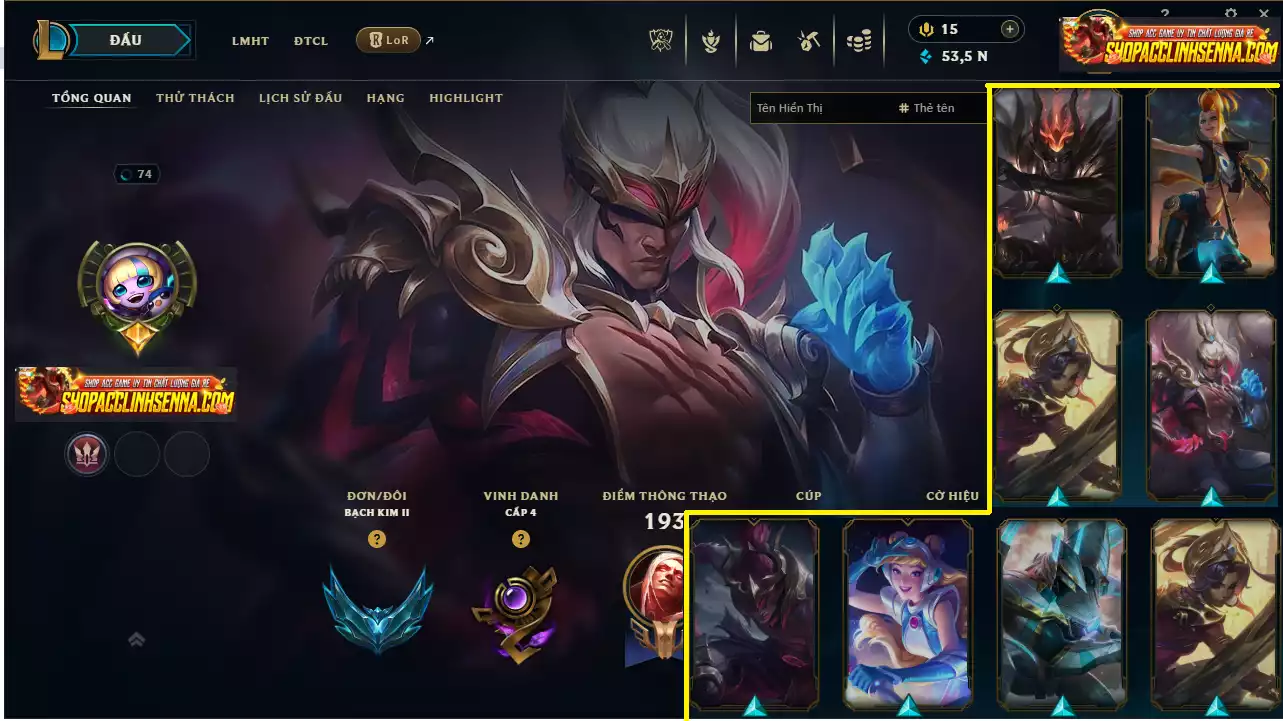This screenshot has height=721, width=1283.
Task: Click the Hextech crafting hammer icon
Action: pyautogui.click(x=809, y=41)
